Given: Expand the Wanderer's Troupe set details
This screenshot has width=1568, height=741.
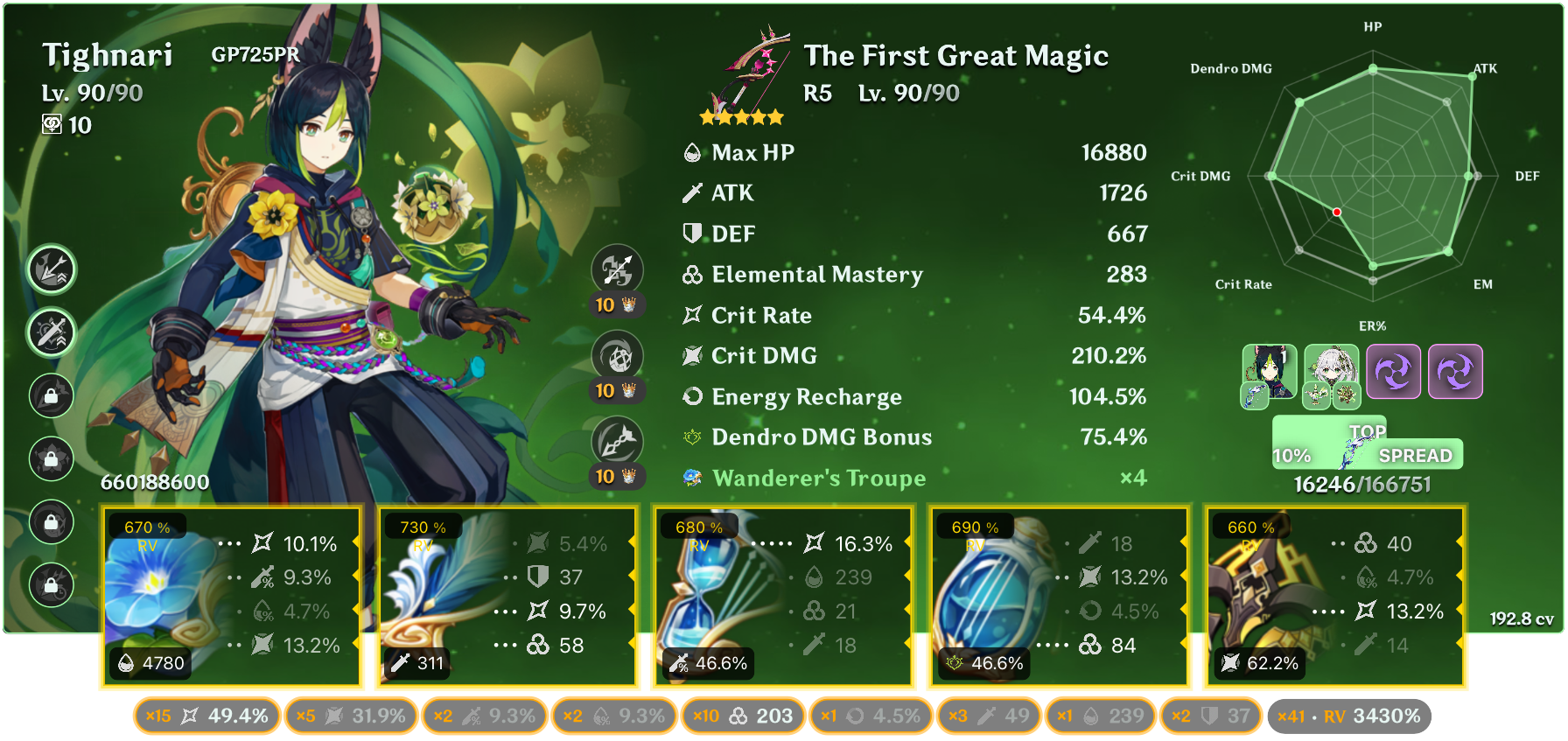Looking at the screenshot, I should pos(818,479).
